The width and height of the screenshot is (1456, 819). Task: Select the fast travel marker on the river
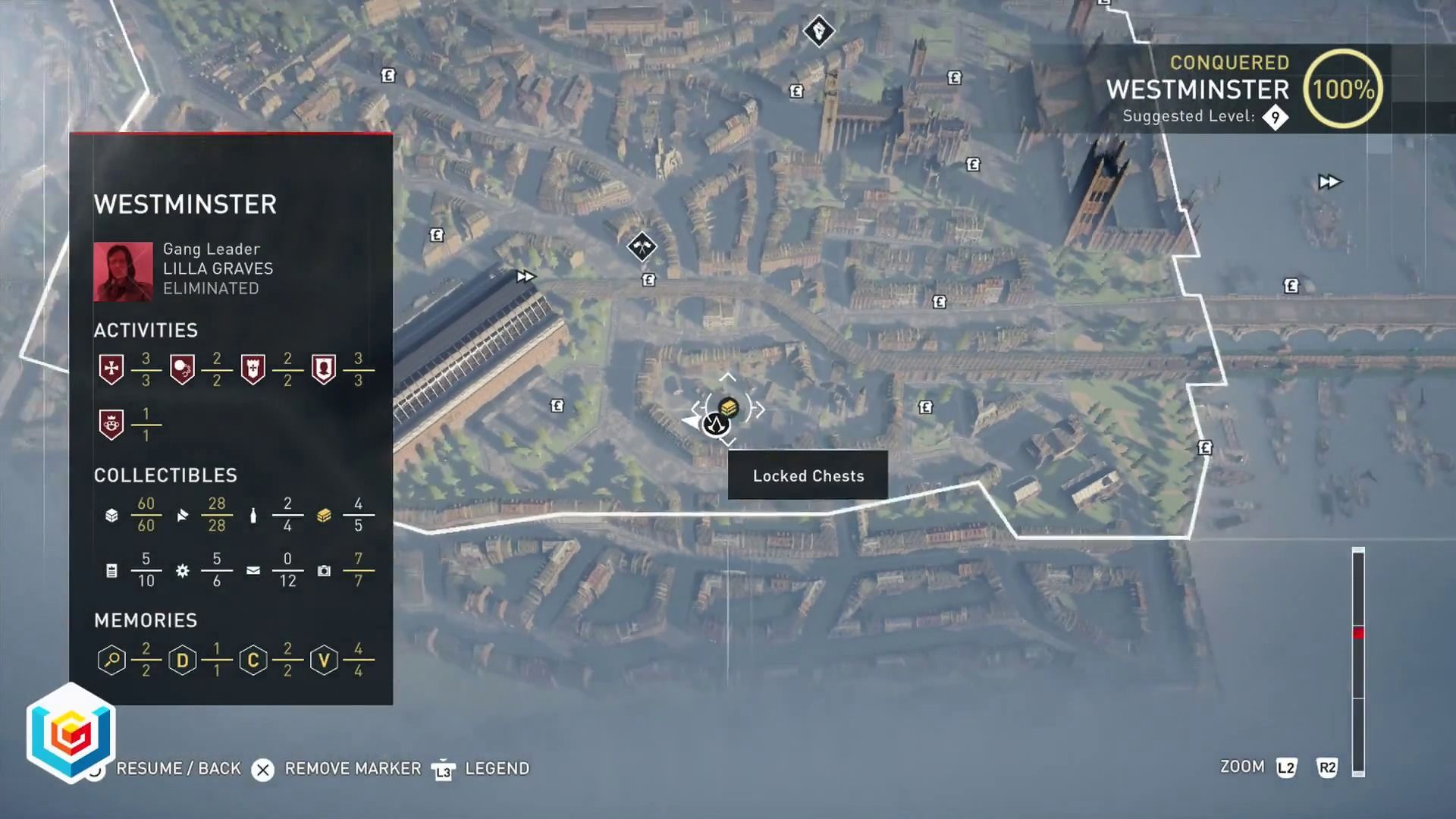[1329, 182]
